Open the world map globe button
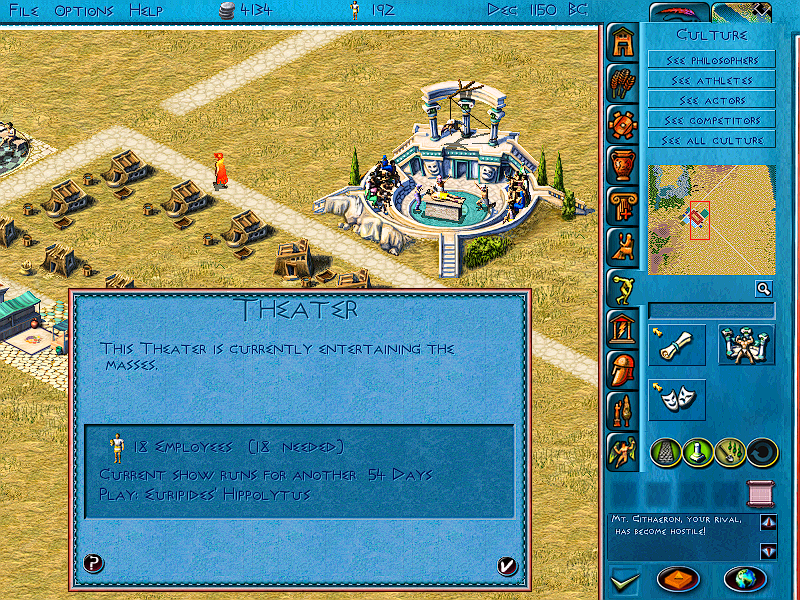 point(743,579)
